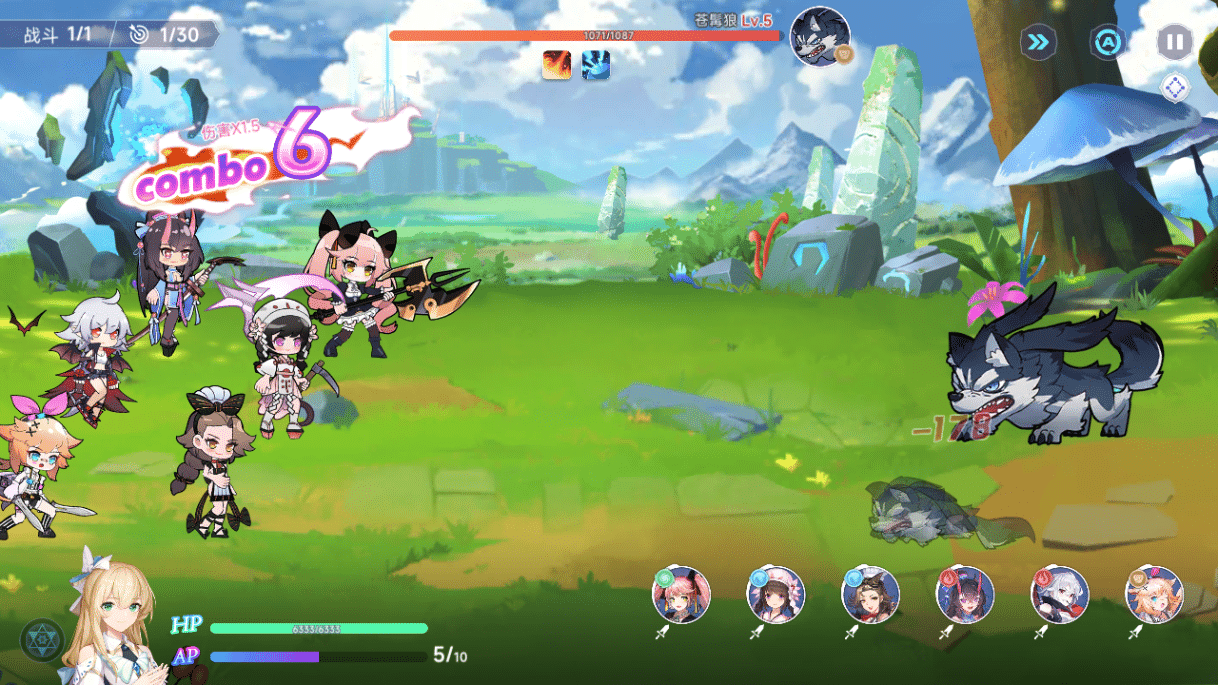Speed up battle with the double-arrow button

[x=1039, y=42]
